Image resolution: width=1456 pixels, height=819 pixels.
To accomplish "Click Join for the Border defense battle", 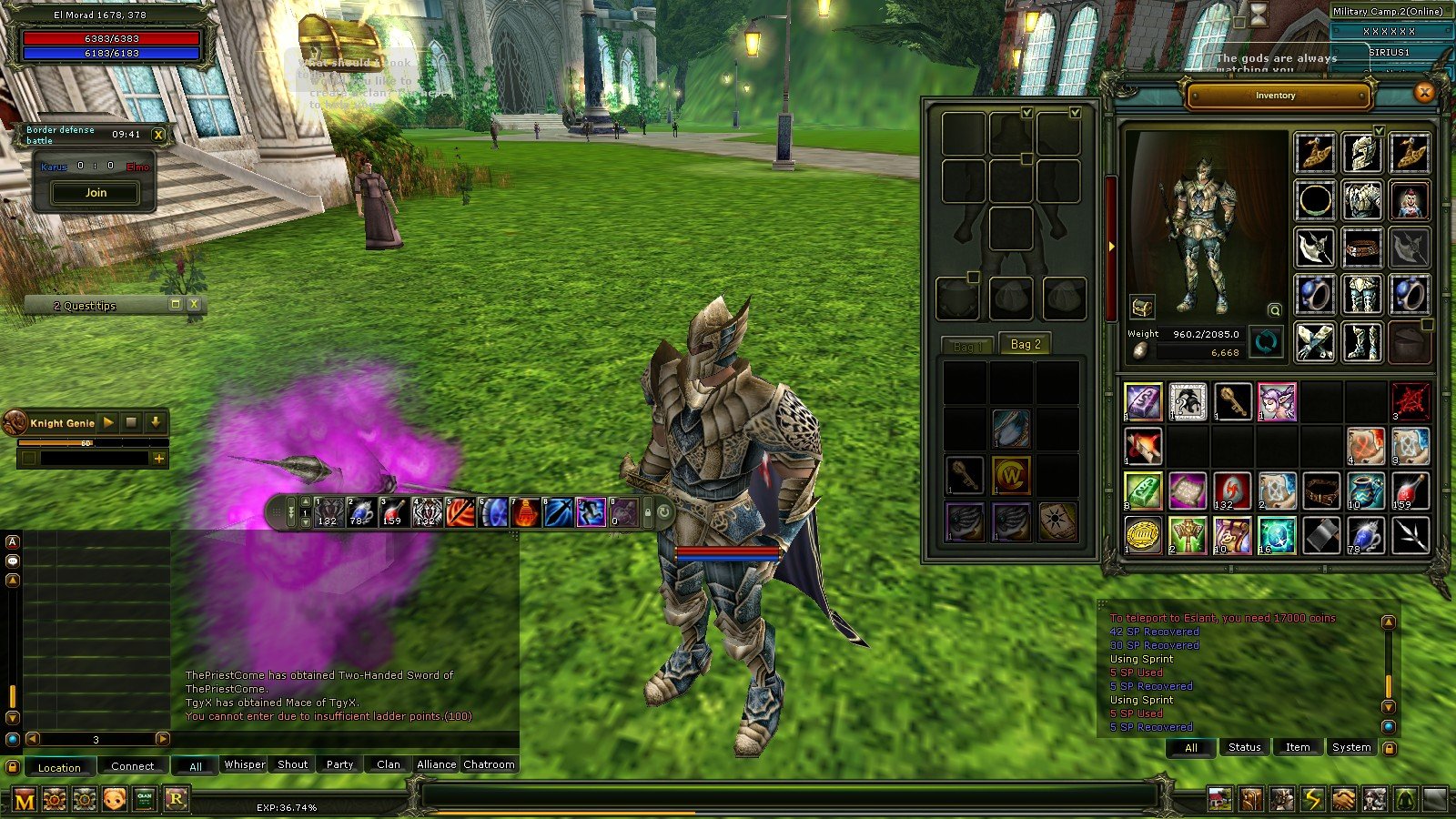I will pos(95,192).
